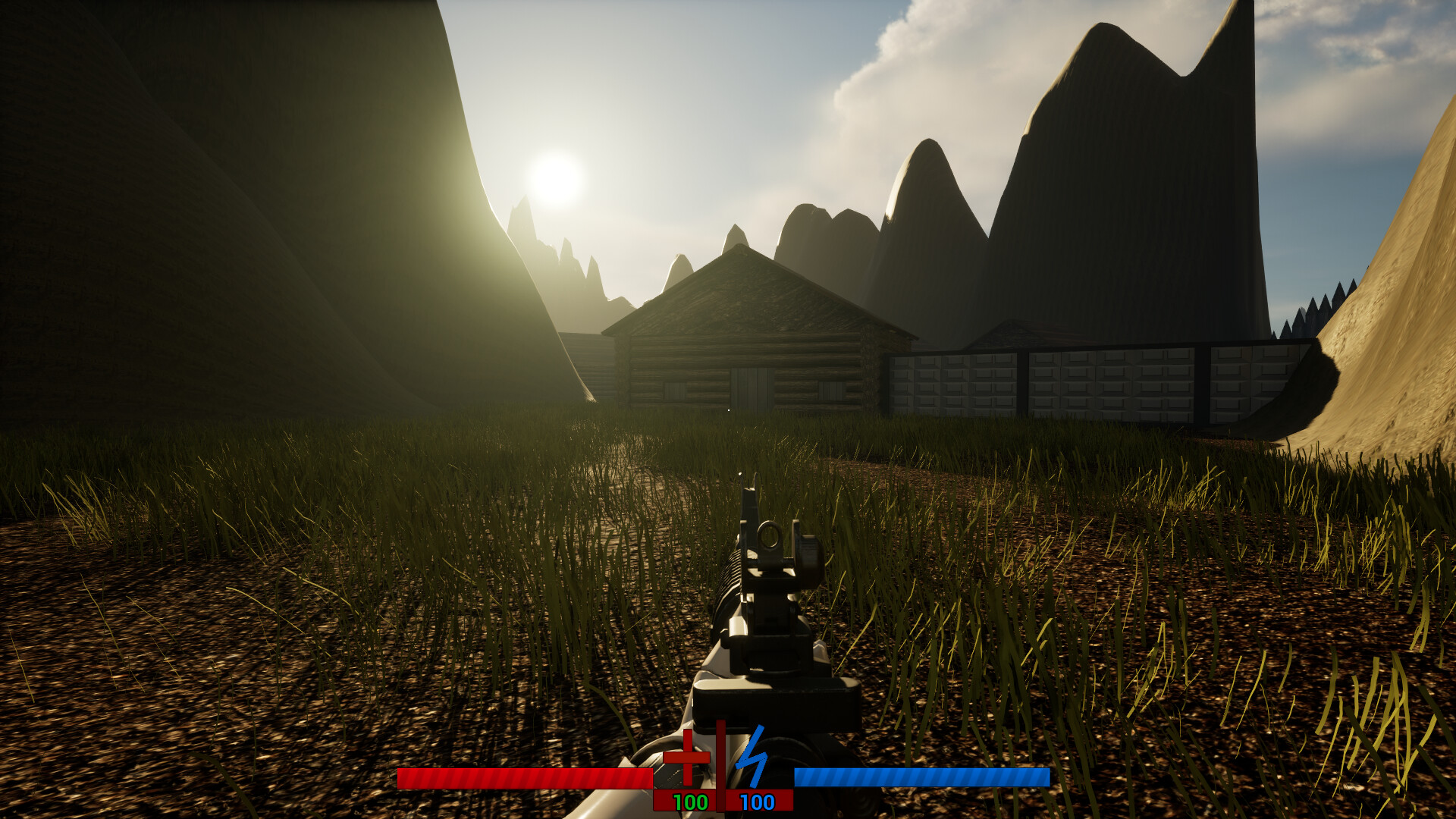Click the crosshair dot at screen center
Viewport: 1456px width, 819px height.
(728, 409)
